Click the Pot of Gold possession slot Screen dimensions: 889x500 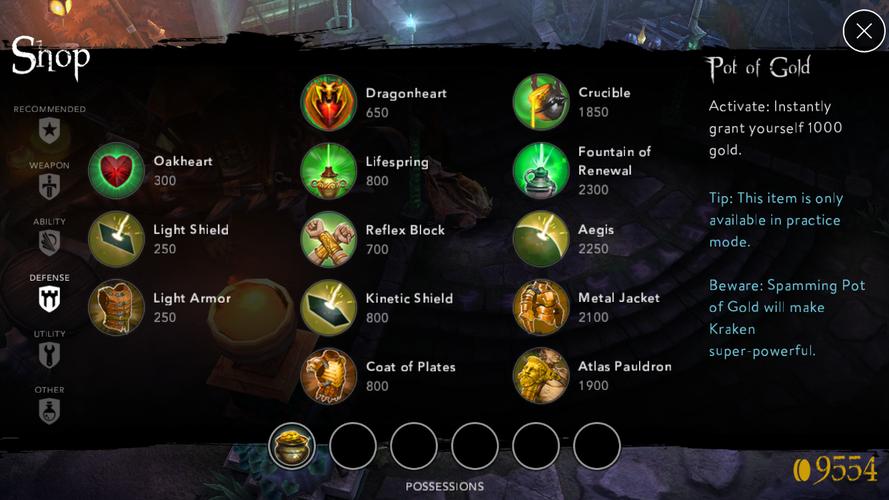pyautogui.click(x=292, y=446)
